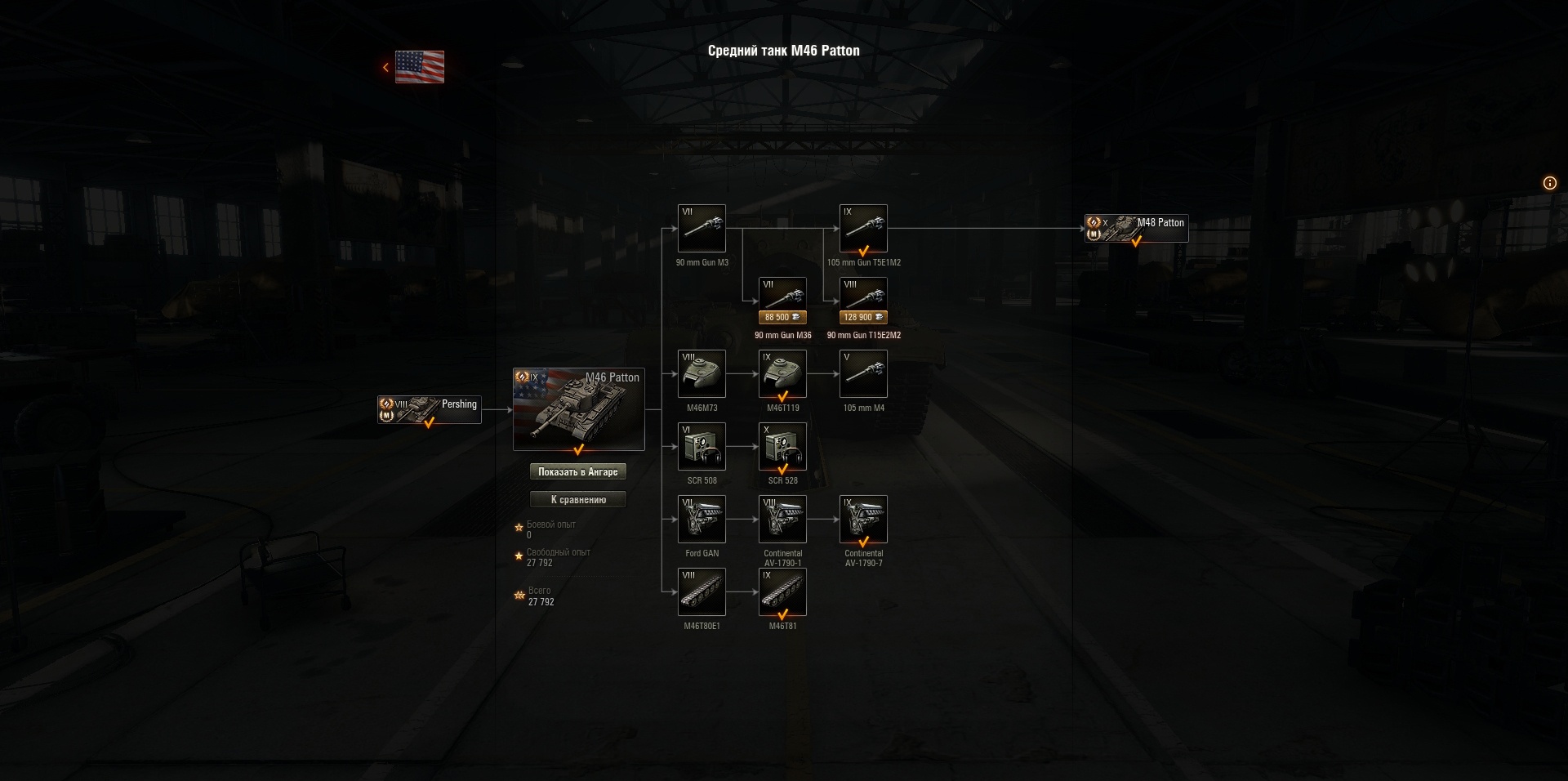
Task: Click the M46T81 tracks module
Action: click(782, 591)
